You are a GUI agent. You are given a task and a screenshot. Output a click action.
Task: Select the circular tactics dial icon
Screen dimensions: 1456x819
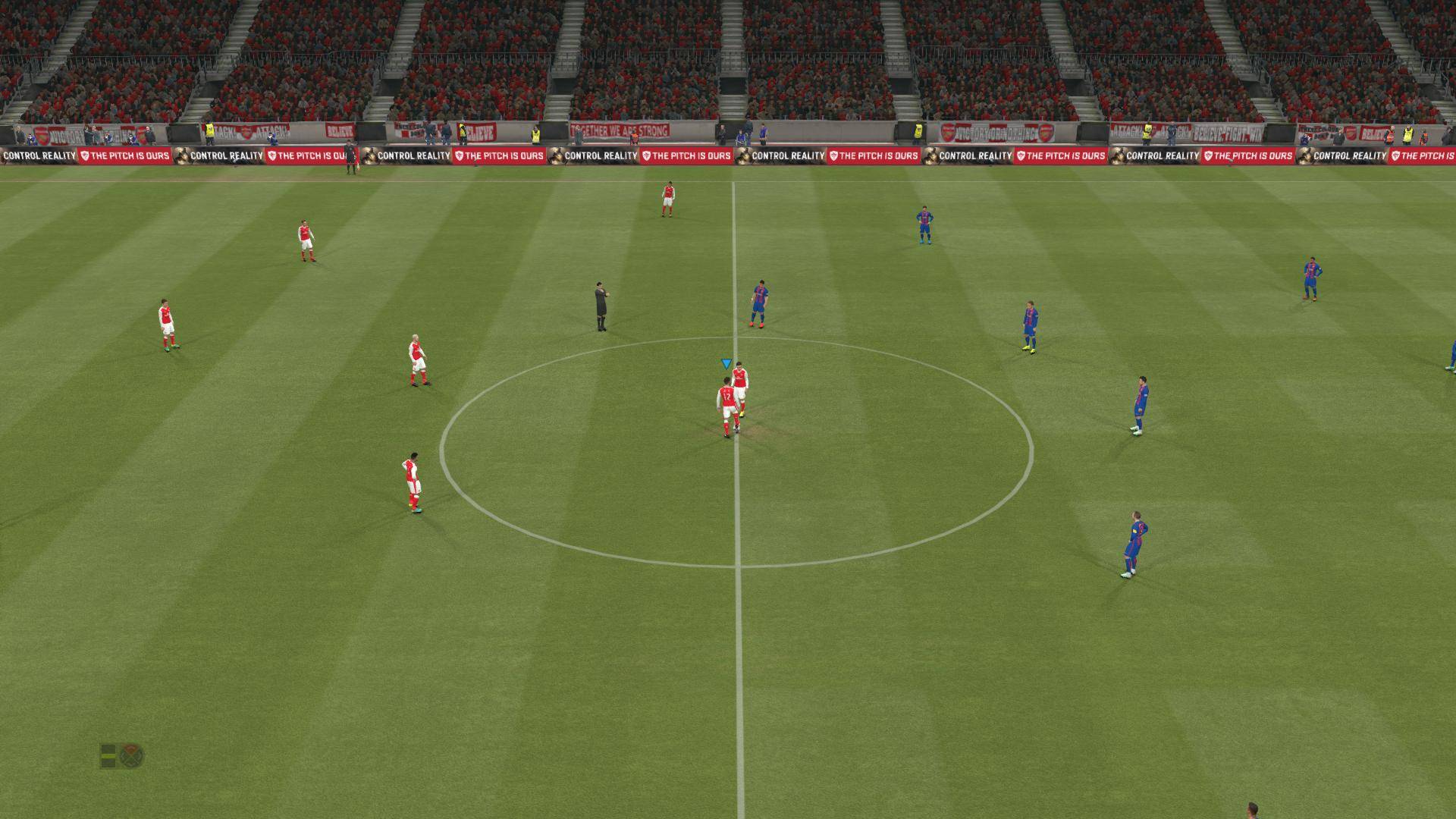coord(132,755)
